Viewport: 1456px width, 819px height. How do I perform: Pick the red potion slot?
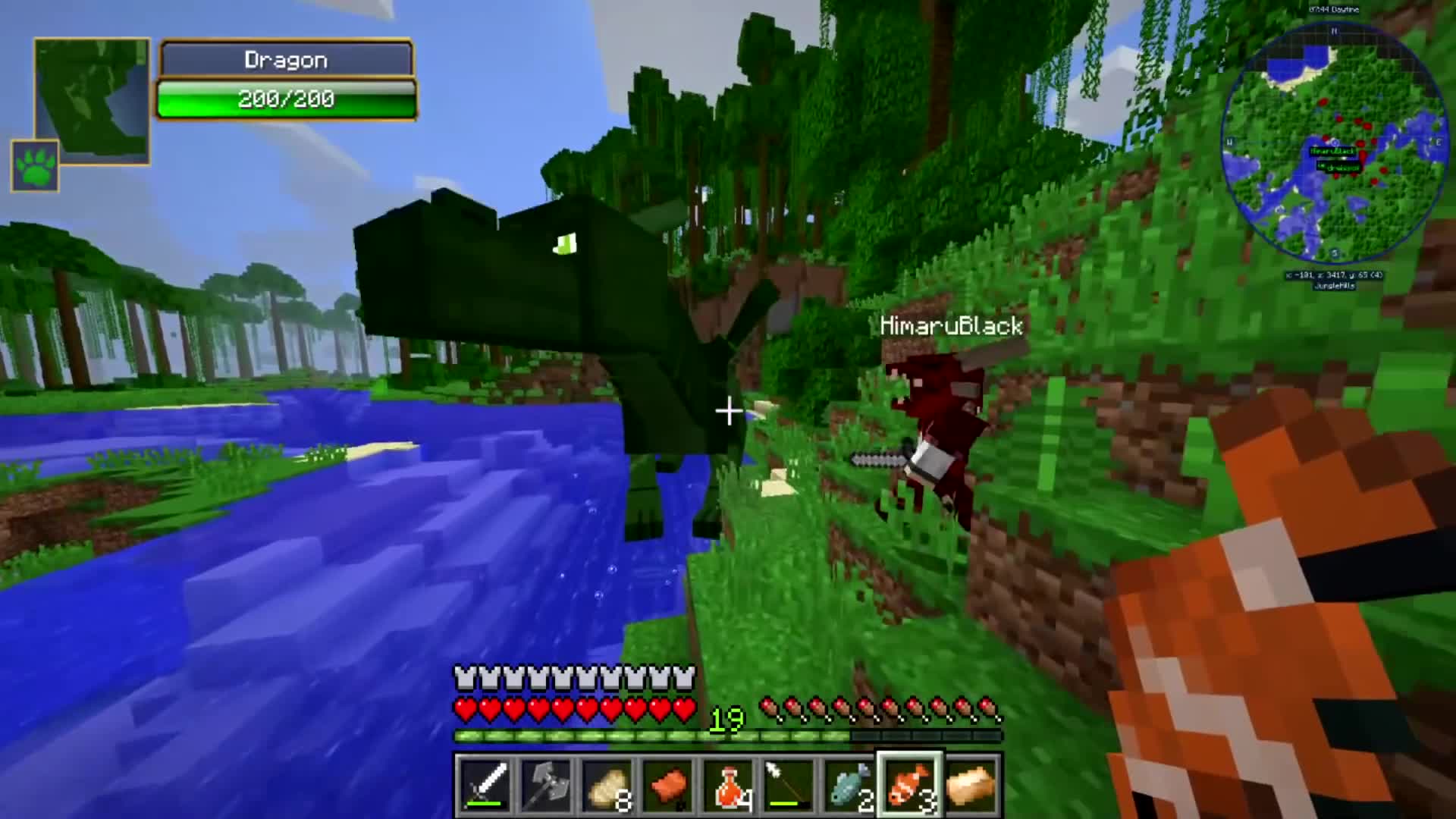(729, 784)
